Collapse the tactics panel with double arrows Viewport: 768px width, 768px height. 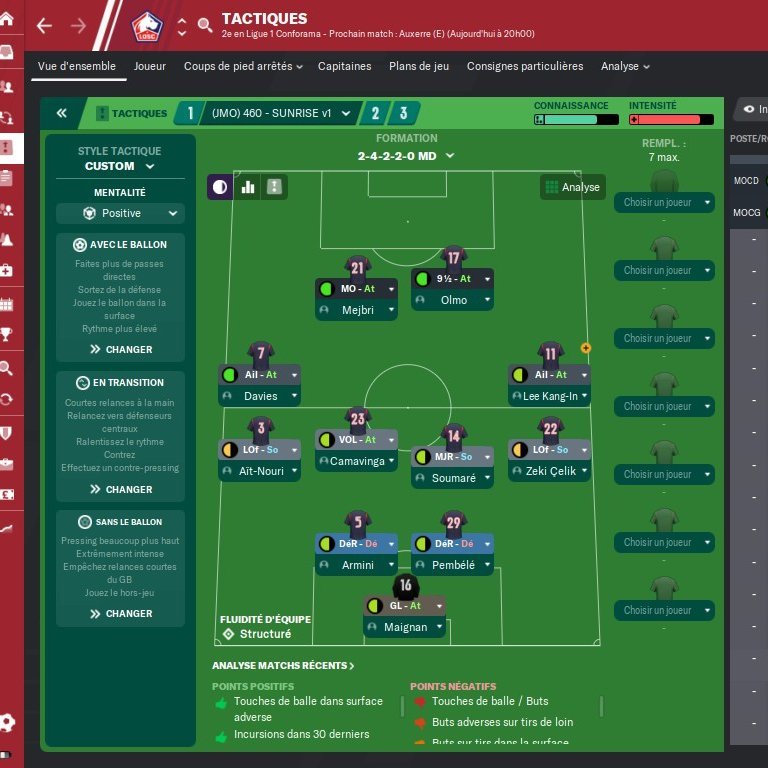[x=61, y=113]
